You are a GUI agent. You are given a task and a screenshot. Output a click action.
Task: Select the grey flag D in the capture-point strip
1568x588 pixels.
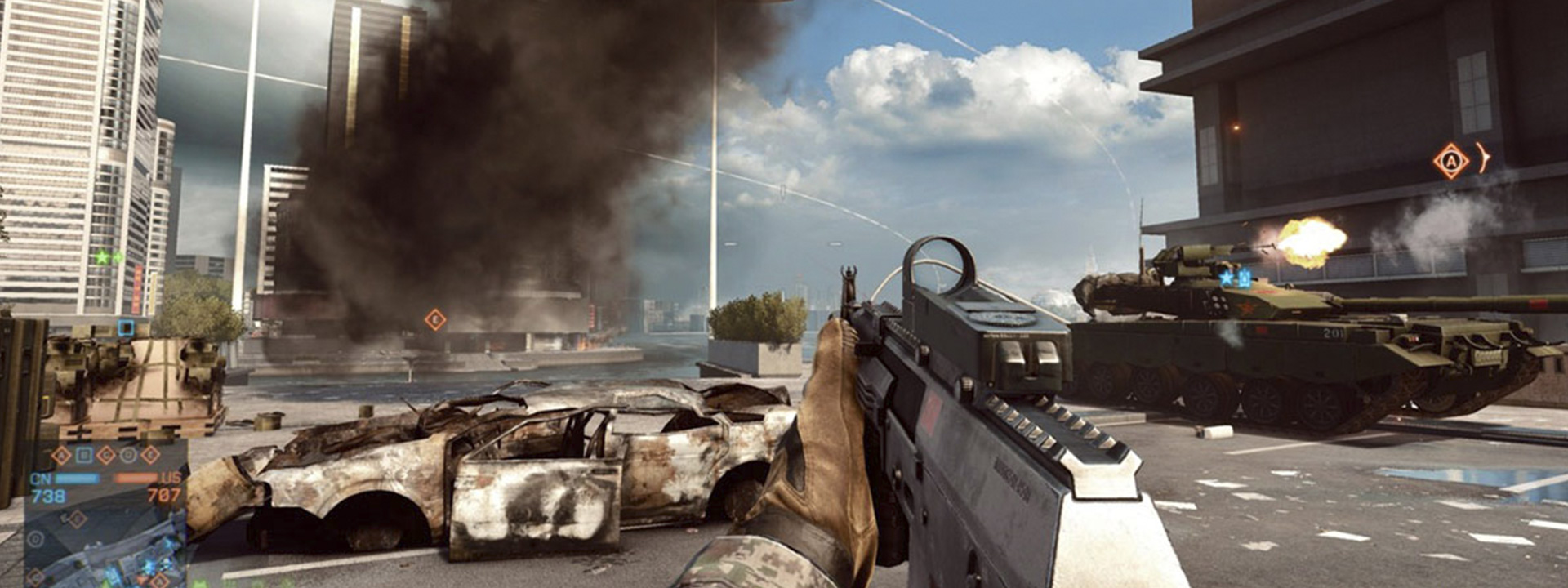pyautogui.click(x=127, y=456)
